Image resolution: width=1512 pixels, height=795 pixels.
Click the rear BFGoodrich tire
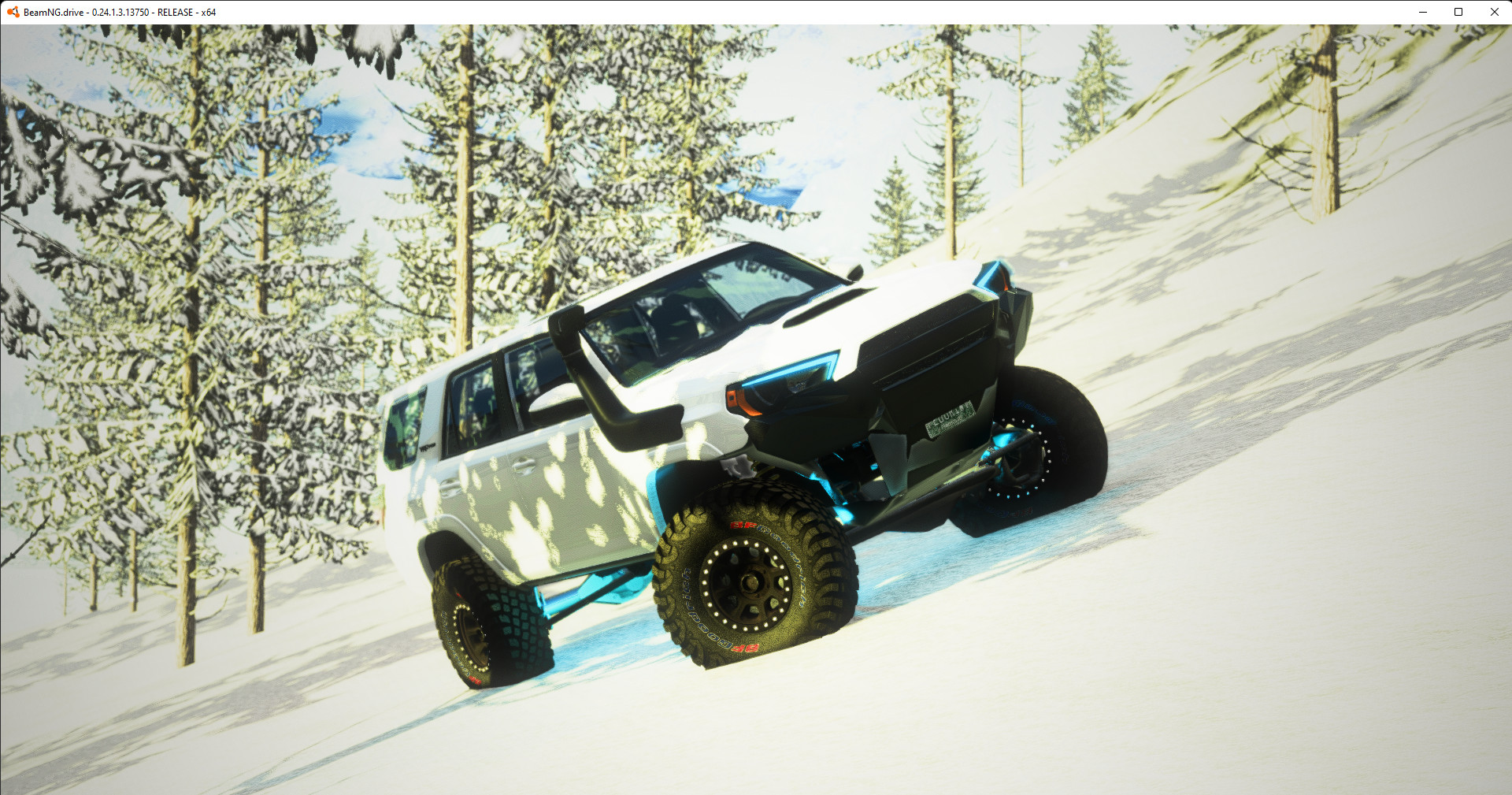coord(488,622)
